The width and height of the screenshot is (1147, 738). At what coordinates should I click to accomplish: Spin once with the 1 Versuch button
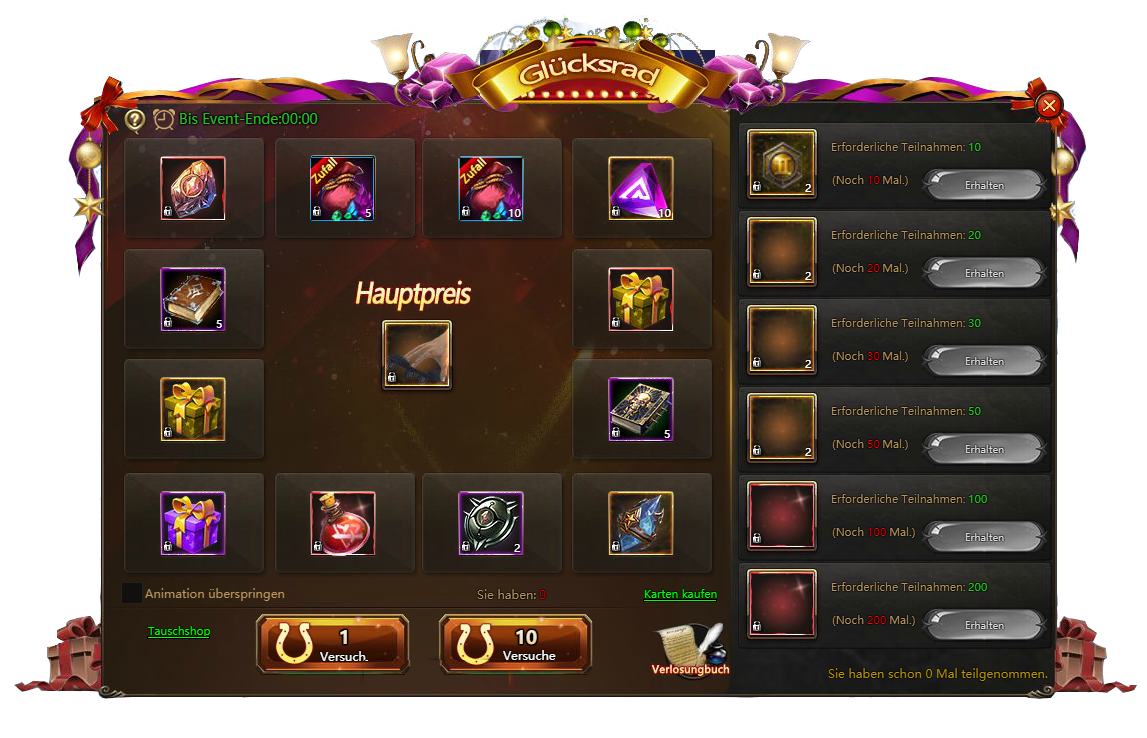(333, 643)
